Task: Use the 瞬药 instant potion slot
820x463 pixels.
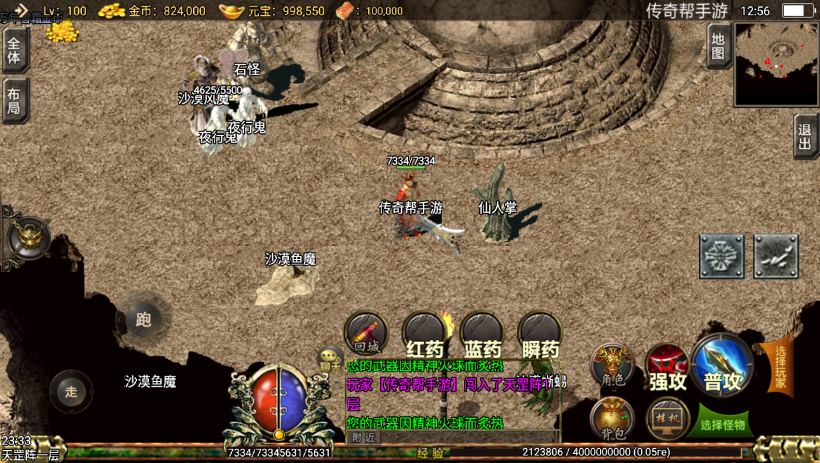Action: tap(540, 336)
